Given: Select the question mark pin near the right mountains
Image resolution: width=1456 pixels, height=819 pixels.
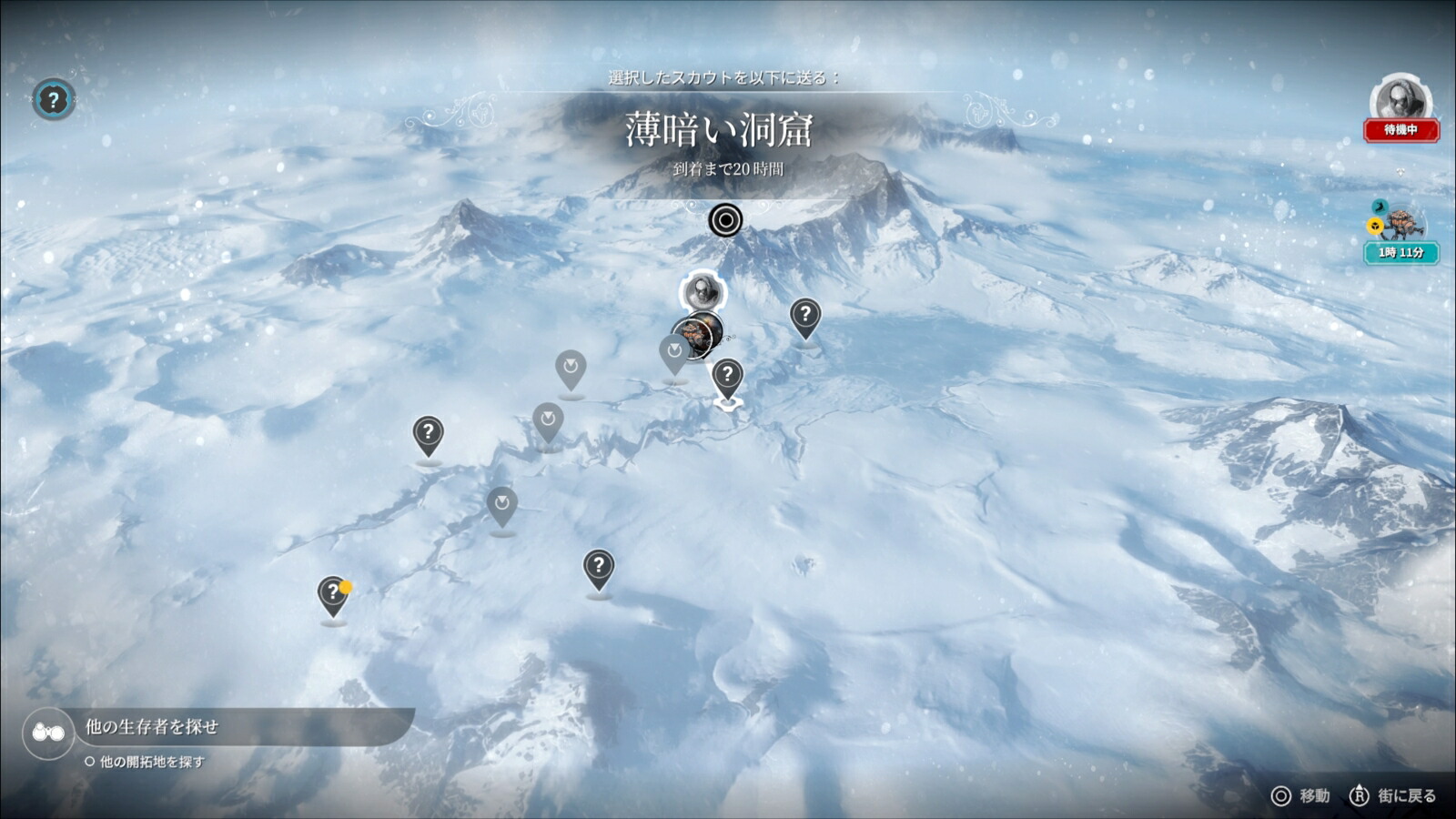Looking at the screenshot, I should point(806,317).
